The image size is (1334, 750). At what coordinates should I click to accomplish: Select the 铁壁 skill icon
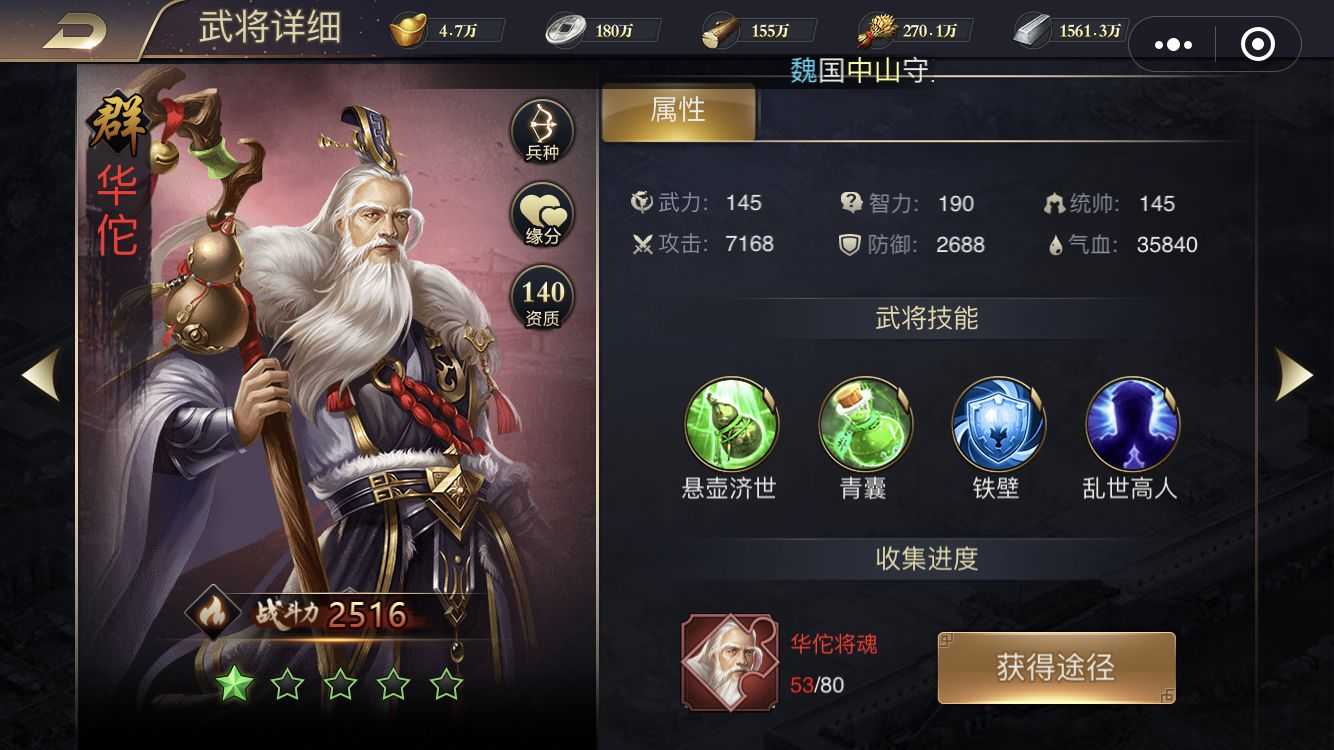pos(997,423)
